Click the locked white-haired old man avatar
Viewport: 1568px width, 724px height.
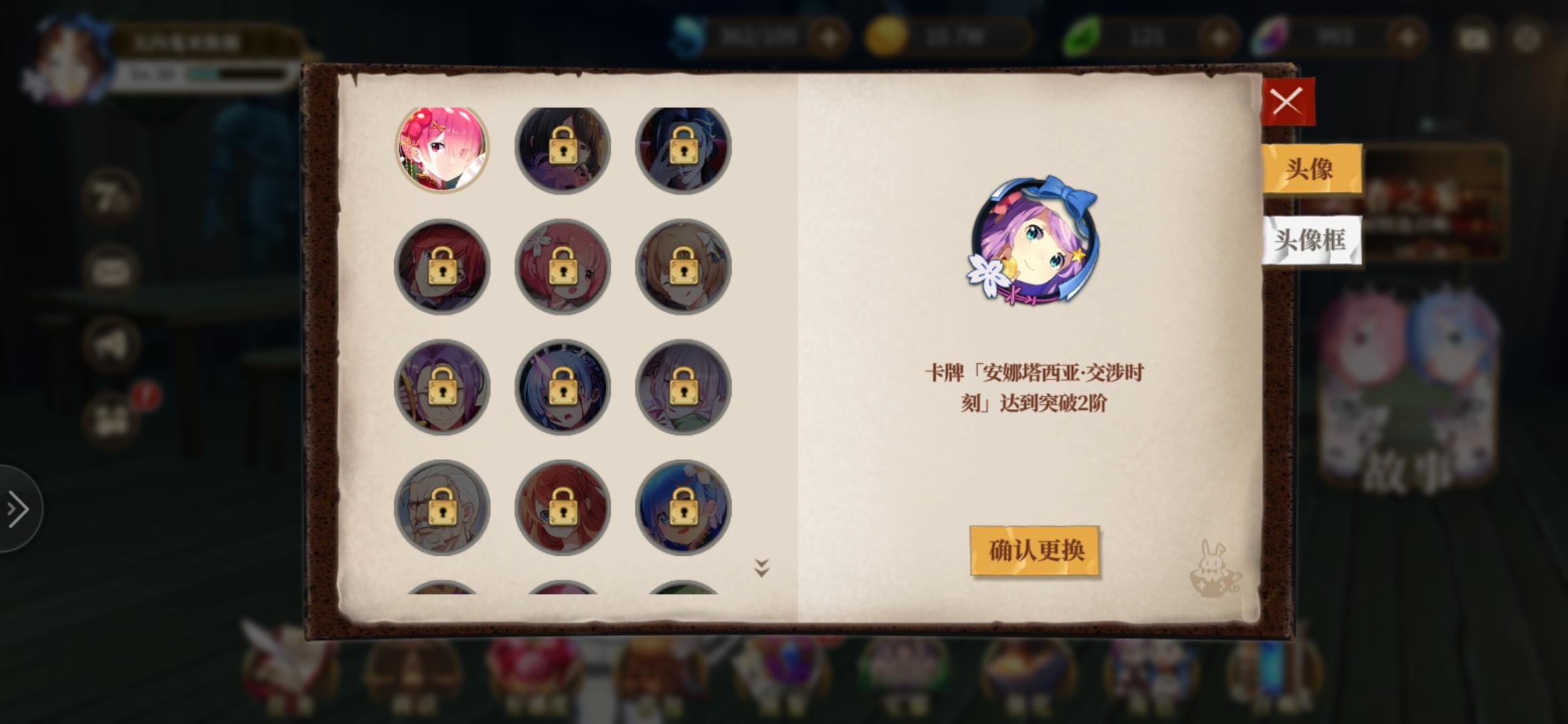coord(441,508)
